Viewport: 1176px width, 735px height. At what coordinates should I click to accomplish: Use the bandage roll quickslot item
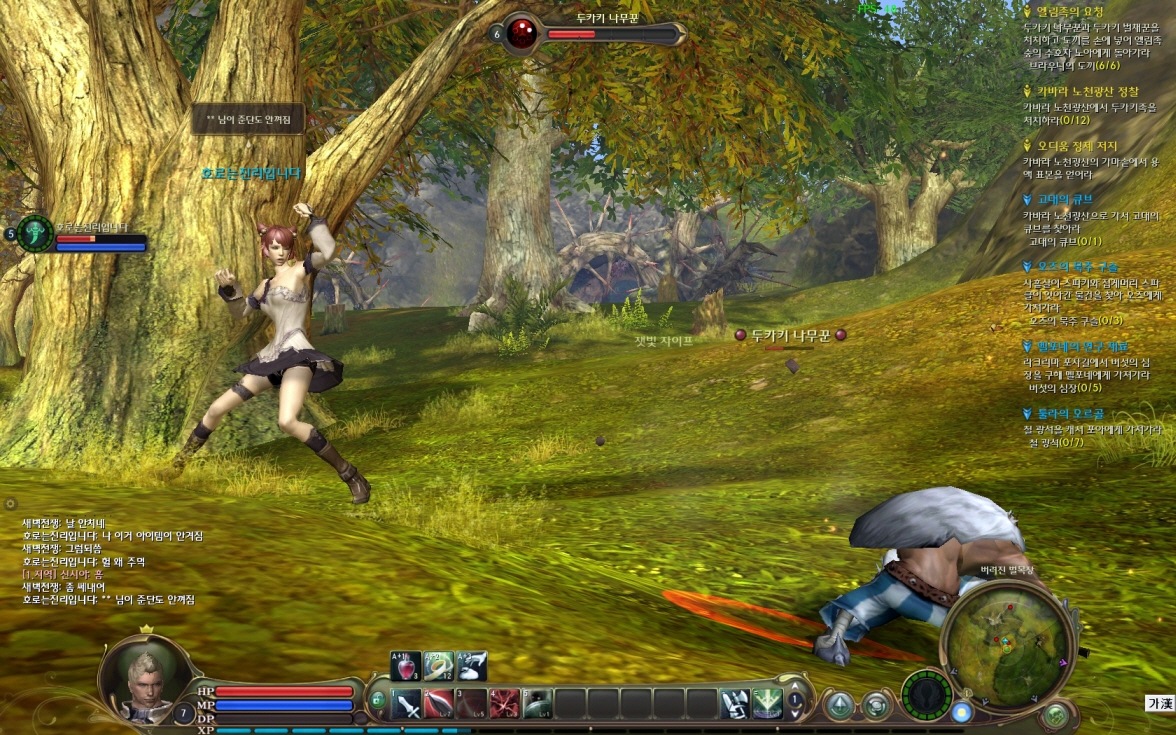439,666
